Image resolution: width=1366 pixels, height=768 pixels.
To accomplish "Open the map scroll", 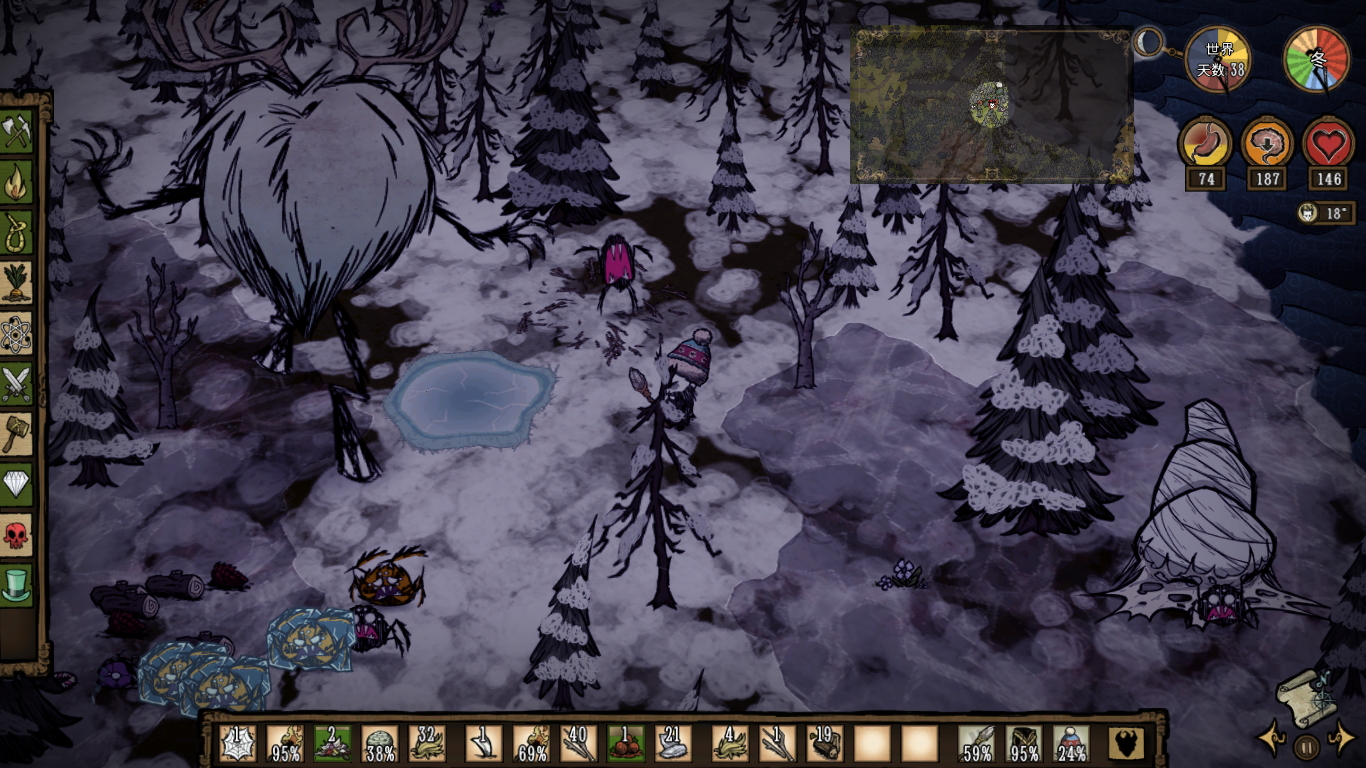I will (1304, 696).
